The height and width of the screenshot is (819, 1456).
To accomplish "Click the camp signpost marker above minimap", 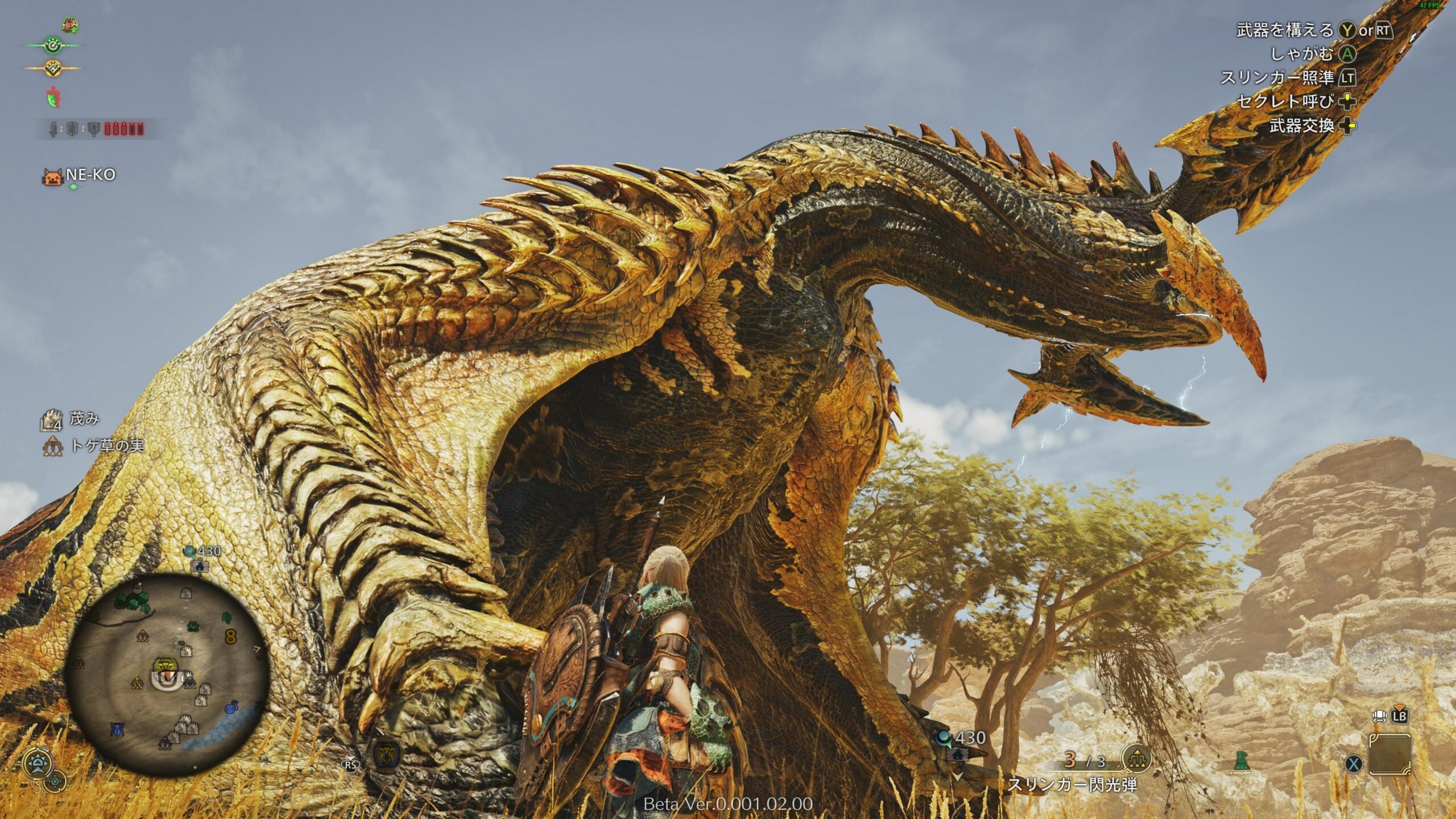I will pyautogui.click(x=198, y=565).
